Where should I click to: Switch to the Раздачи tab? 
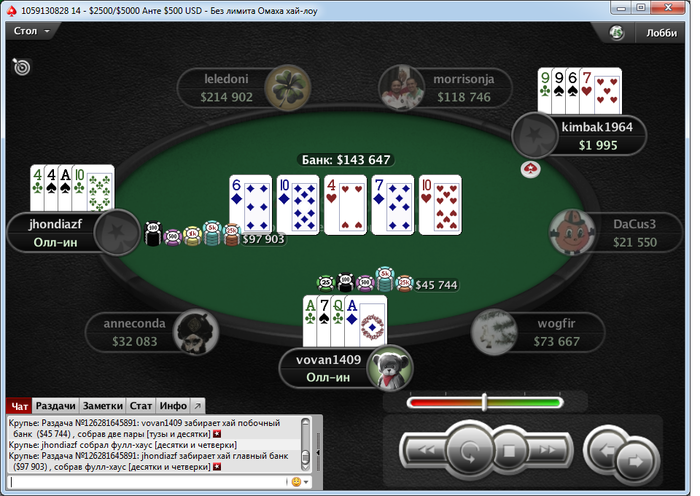56,406
